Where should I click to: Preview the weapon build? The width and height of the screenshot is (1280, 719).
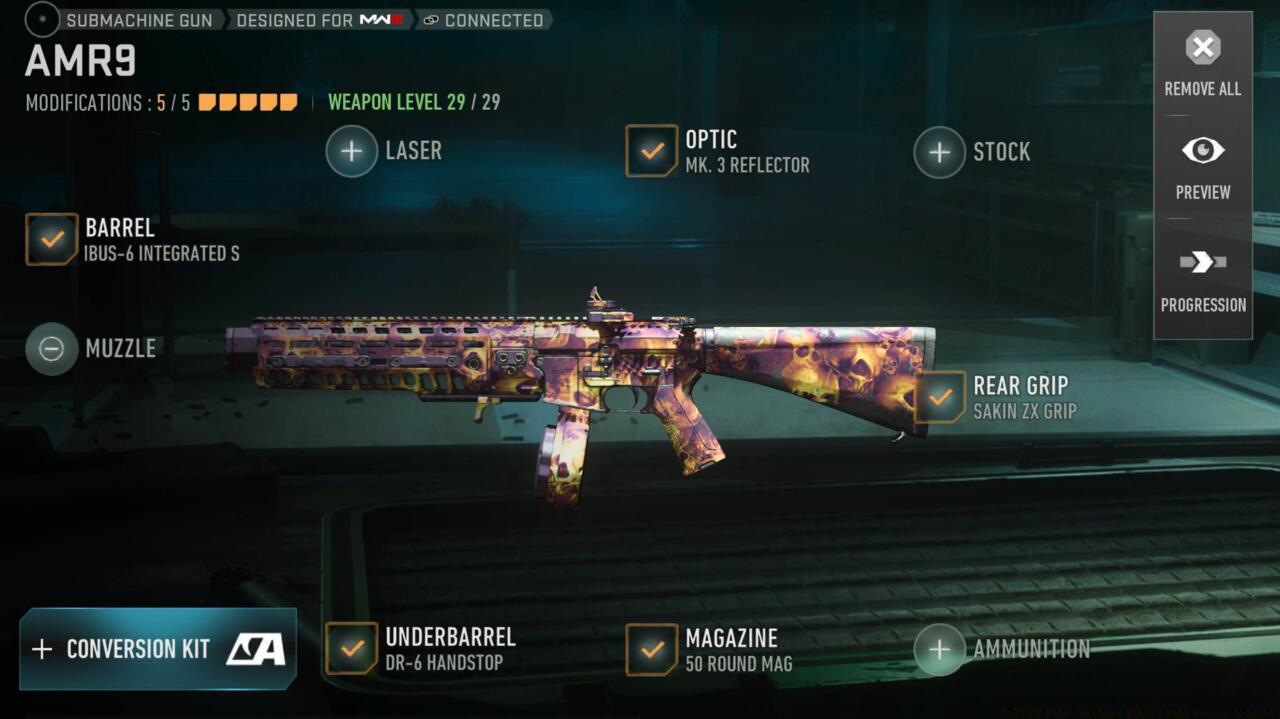click(1202, 166)
